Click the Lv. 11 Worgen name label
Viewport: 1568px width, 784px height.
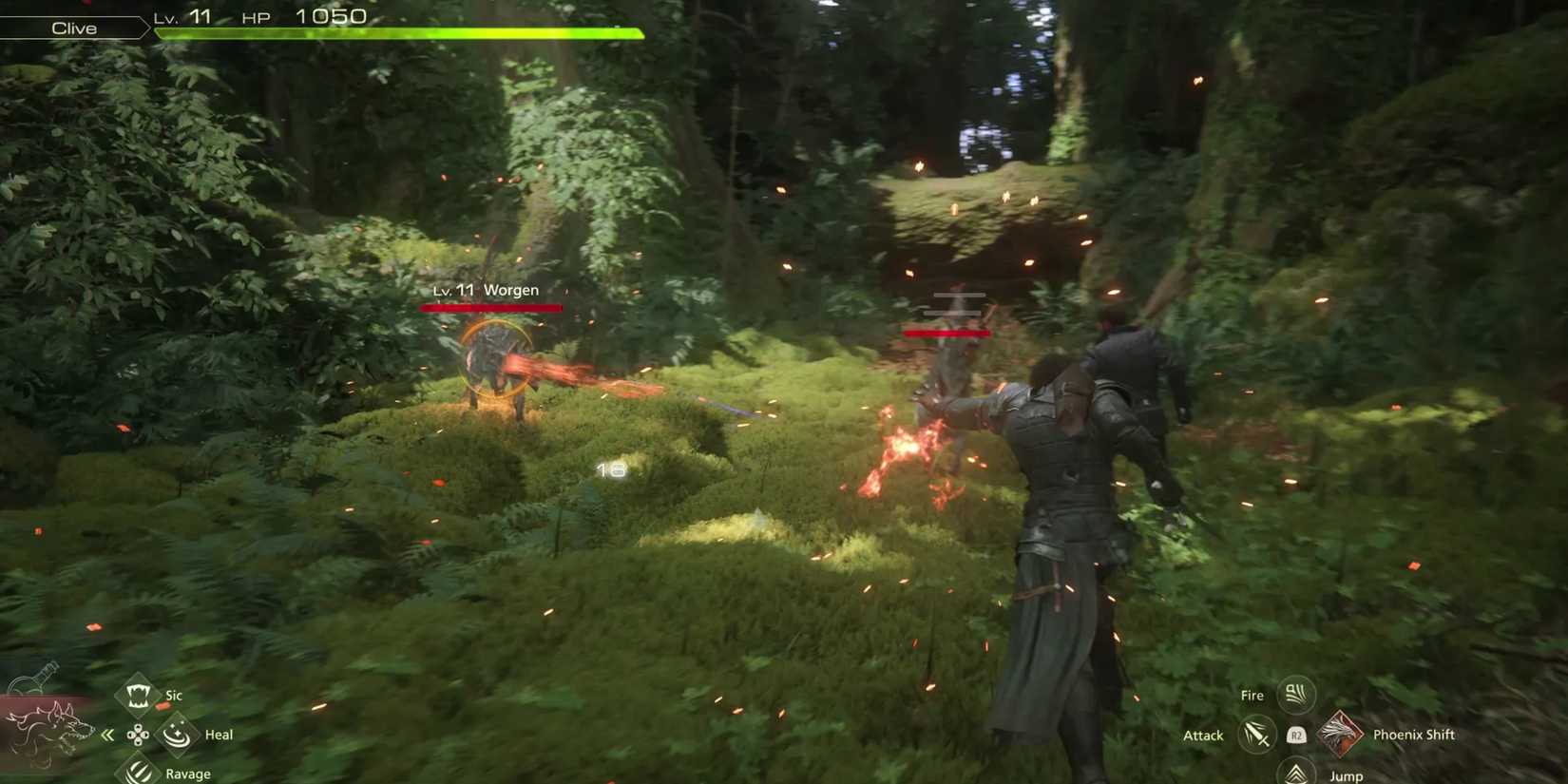point(486,289)
